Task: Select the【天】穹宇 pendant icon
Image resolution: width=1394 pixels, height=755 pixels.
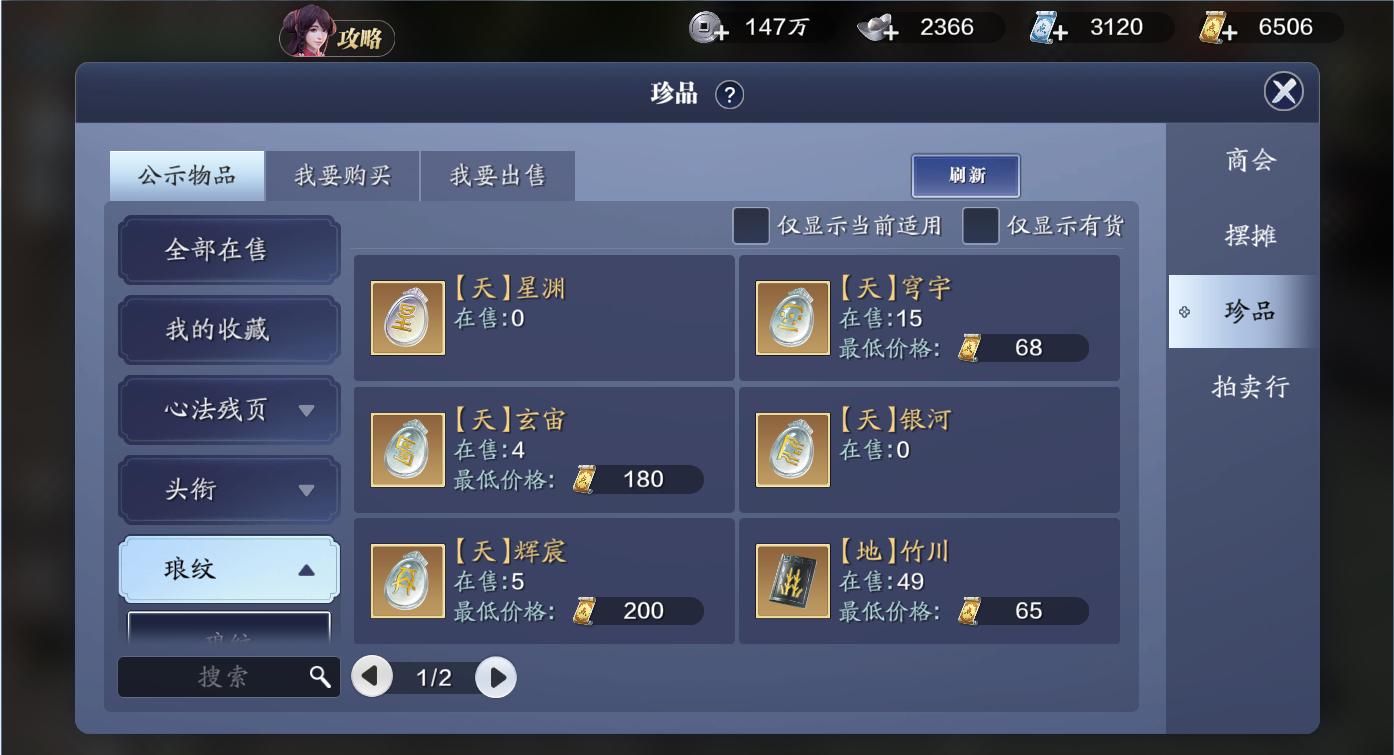Action: pyautogui.click(x=791, y=318)
